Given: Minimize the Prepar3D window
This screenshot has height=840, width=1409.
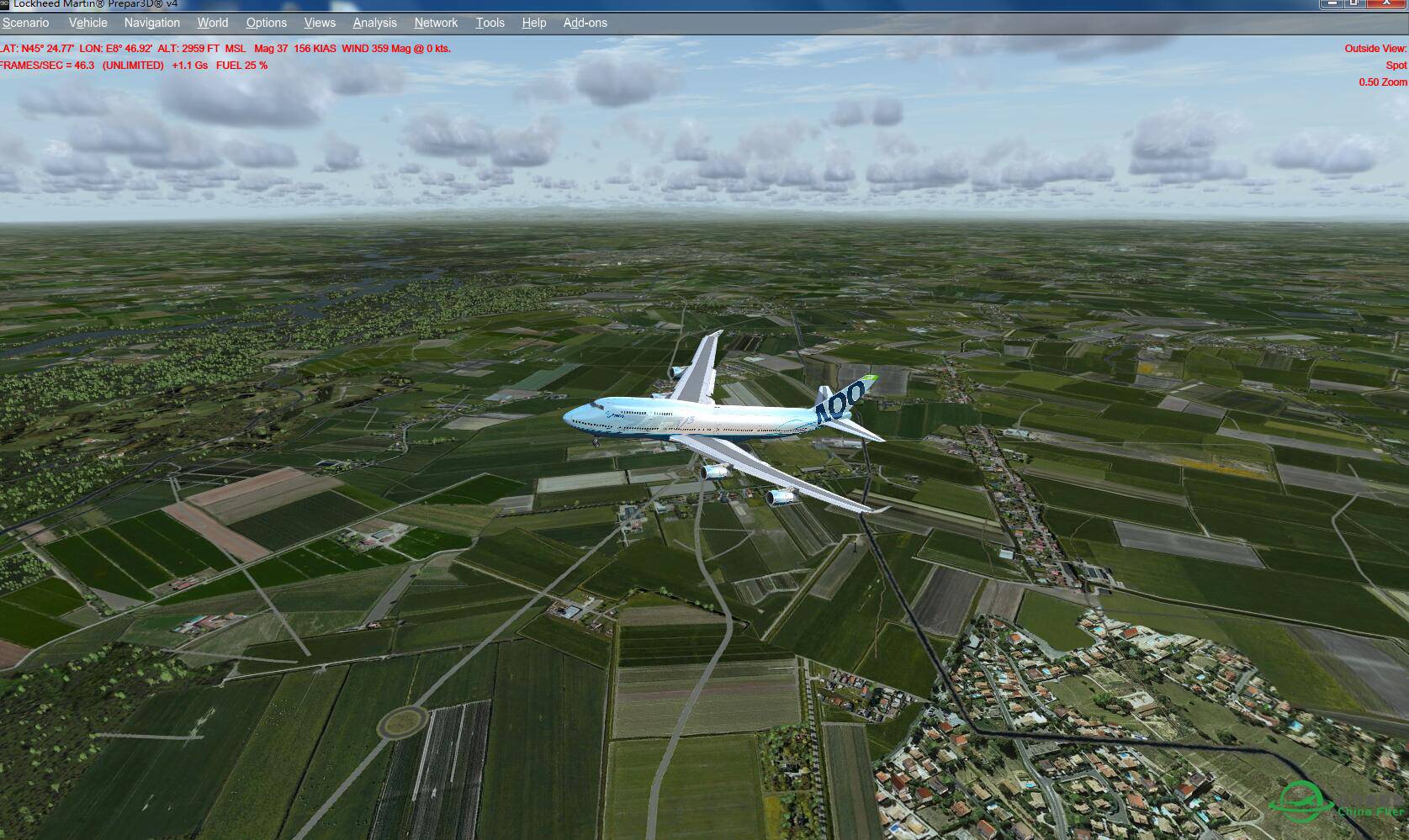Looking at the screenshot, I should (1331, 3).
